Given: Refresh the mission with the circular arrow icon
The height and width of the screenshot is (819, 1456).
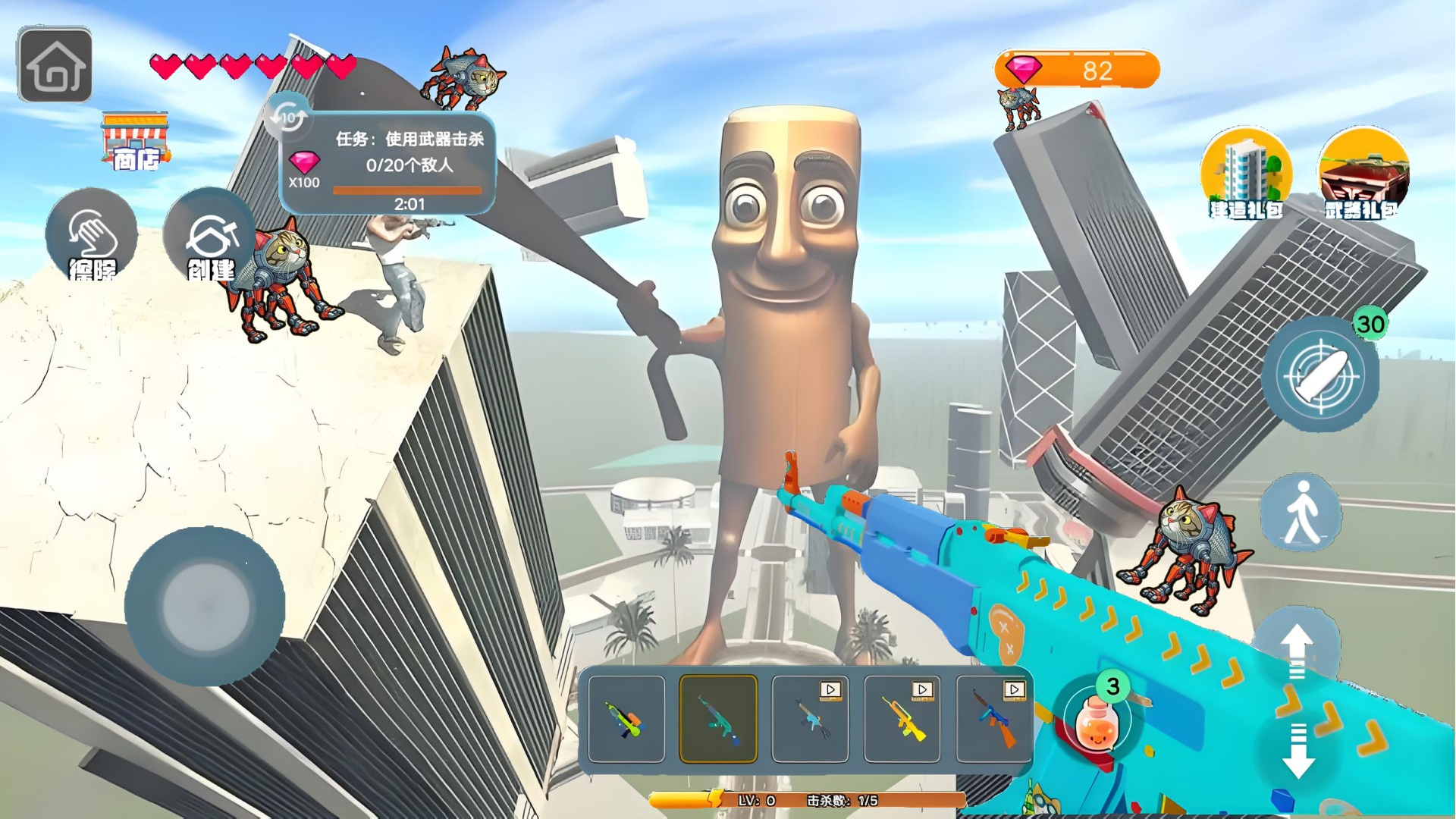Looking at the screenshot, I should (288, 118).
